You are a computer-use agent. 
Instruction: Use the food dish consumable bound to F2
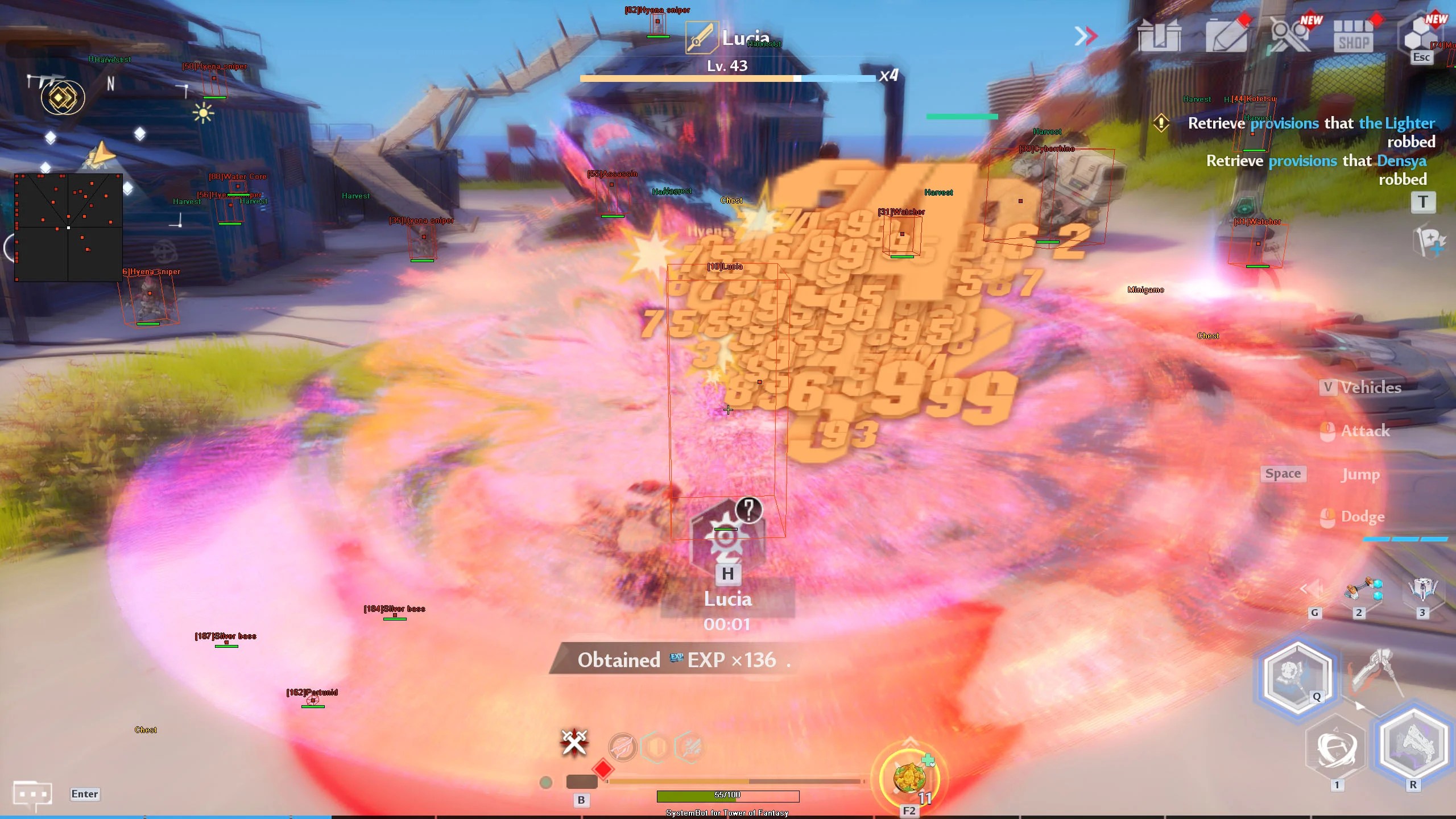click(910, 779)
